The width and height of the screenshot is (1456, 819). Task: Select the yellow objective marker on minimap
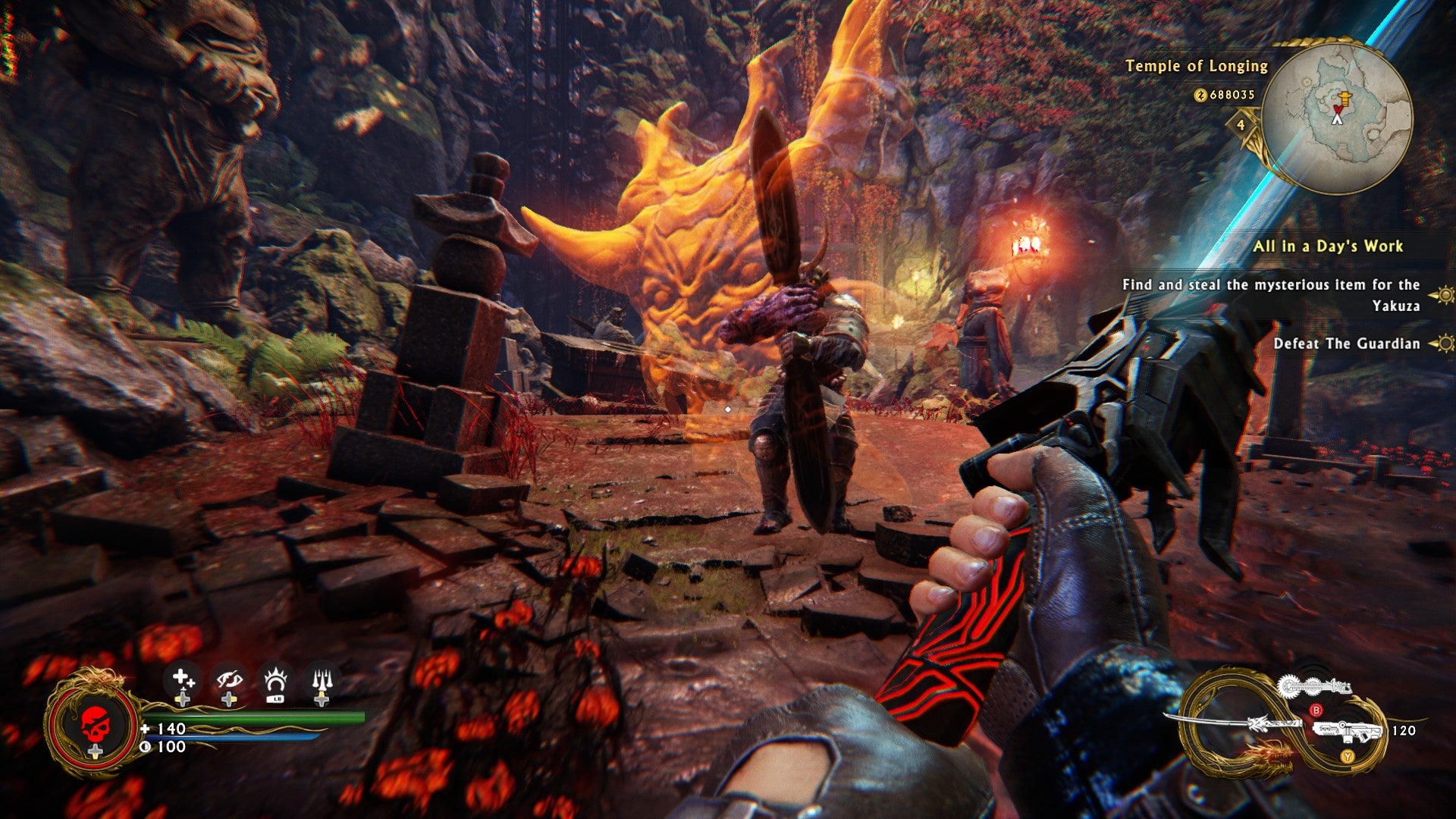[x=1344, y=99]
